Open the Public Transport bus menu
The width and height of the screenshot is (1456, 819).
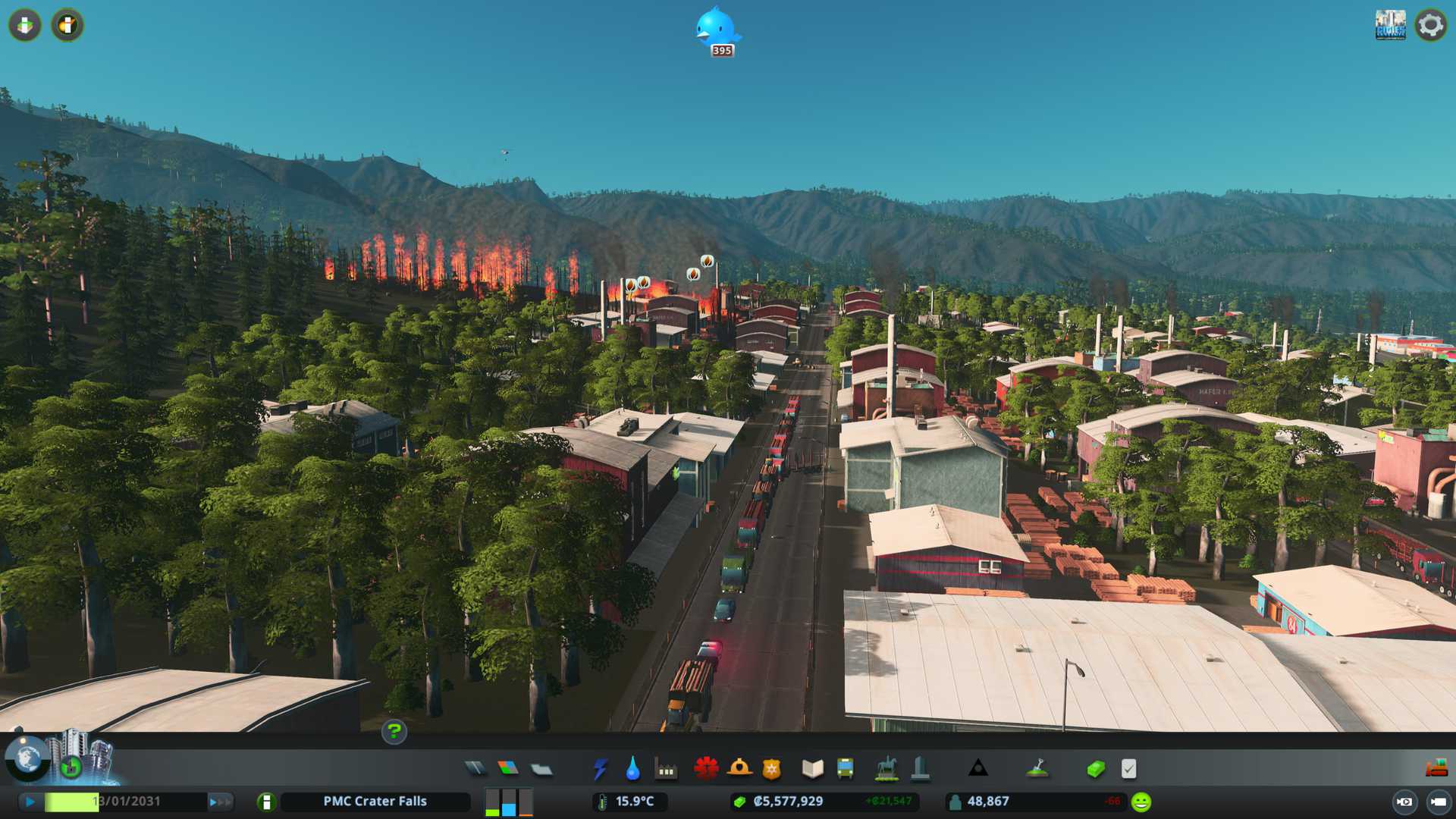tap(845, 769)
